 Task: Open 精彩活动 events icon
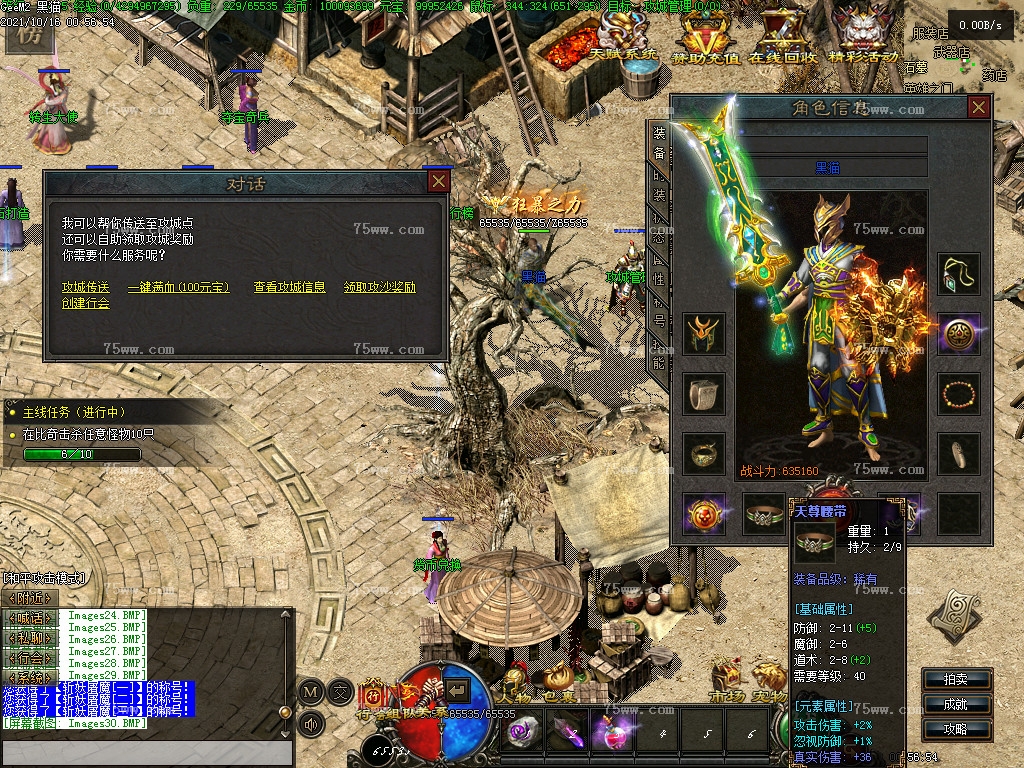pyautogui.click(x=864, y=40)
